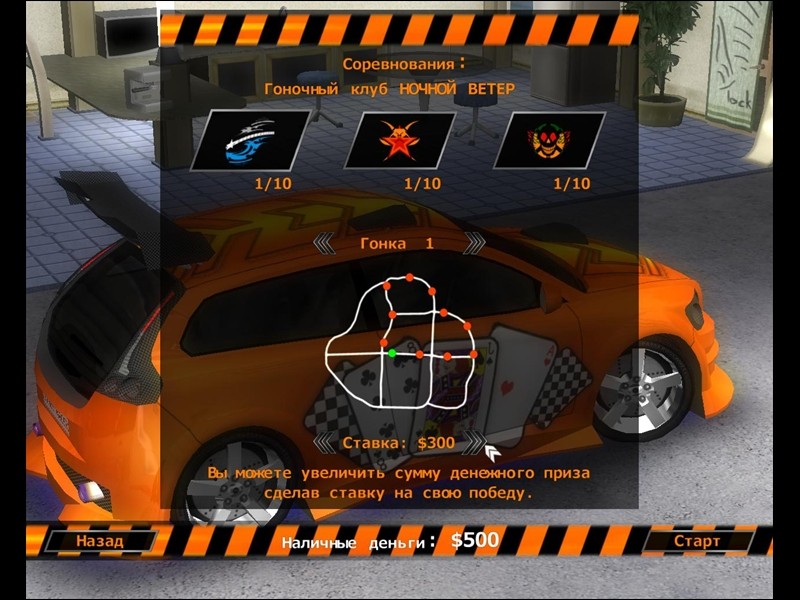Go back with the Назад button
Screen dimensions: 800x600
100,541
